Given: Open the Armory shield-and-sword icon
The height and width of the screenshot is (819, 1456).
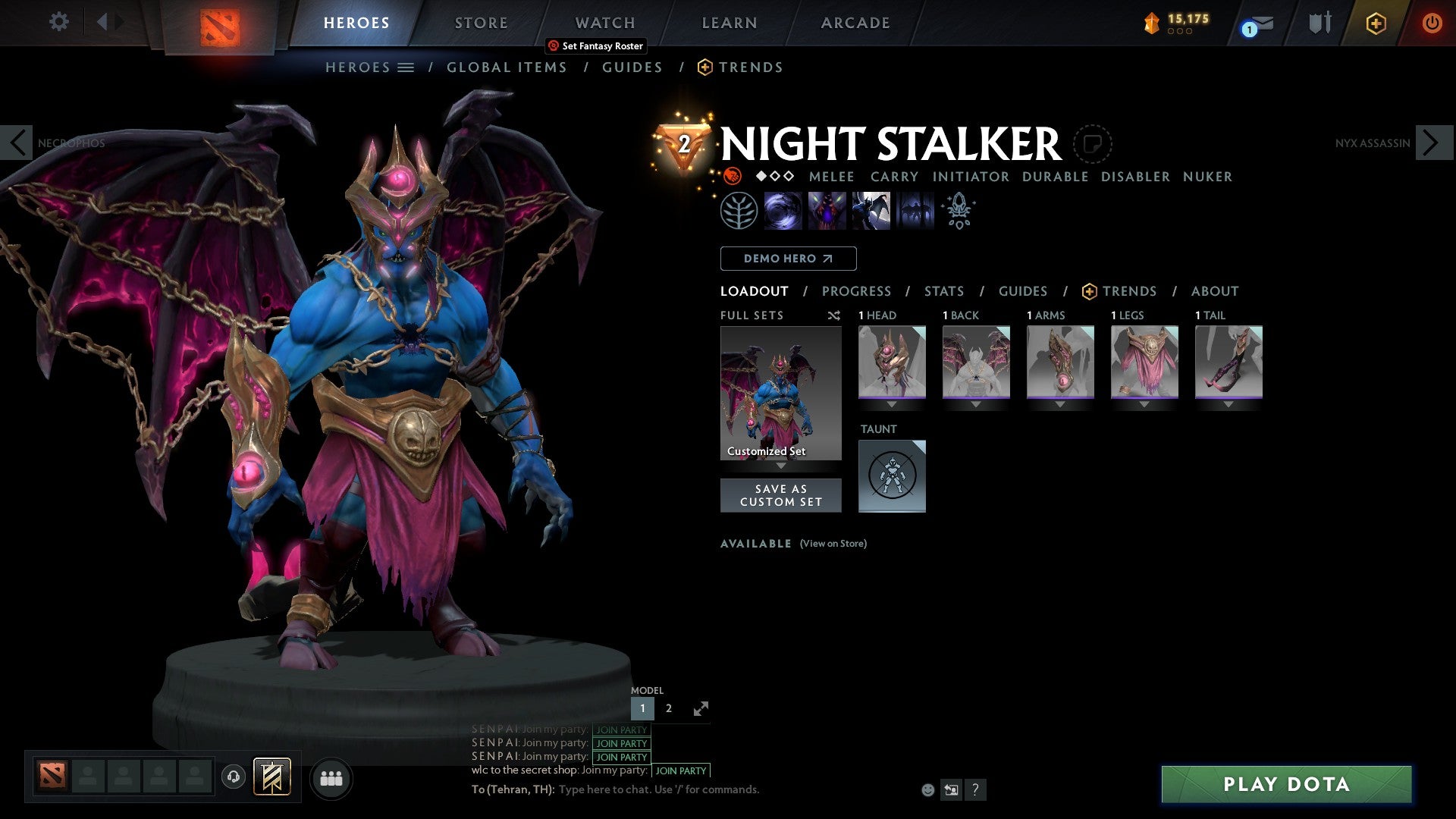Looking at the screenshot, I should (1319, 23).
